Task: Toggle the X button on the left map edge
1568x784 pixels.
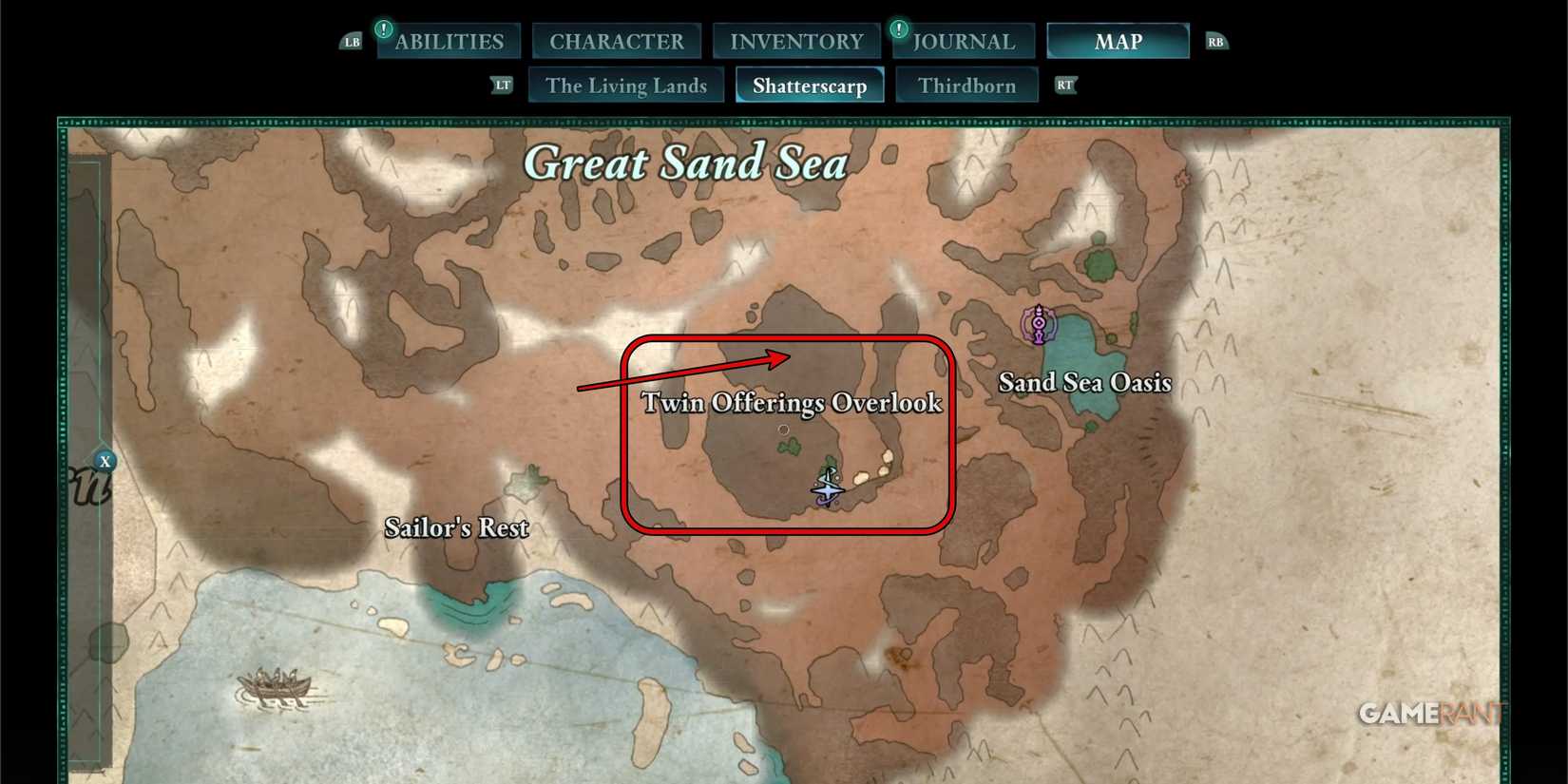Action: (105, 460)
